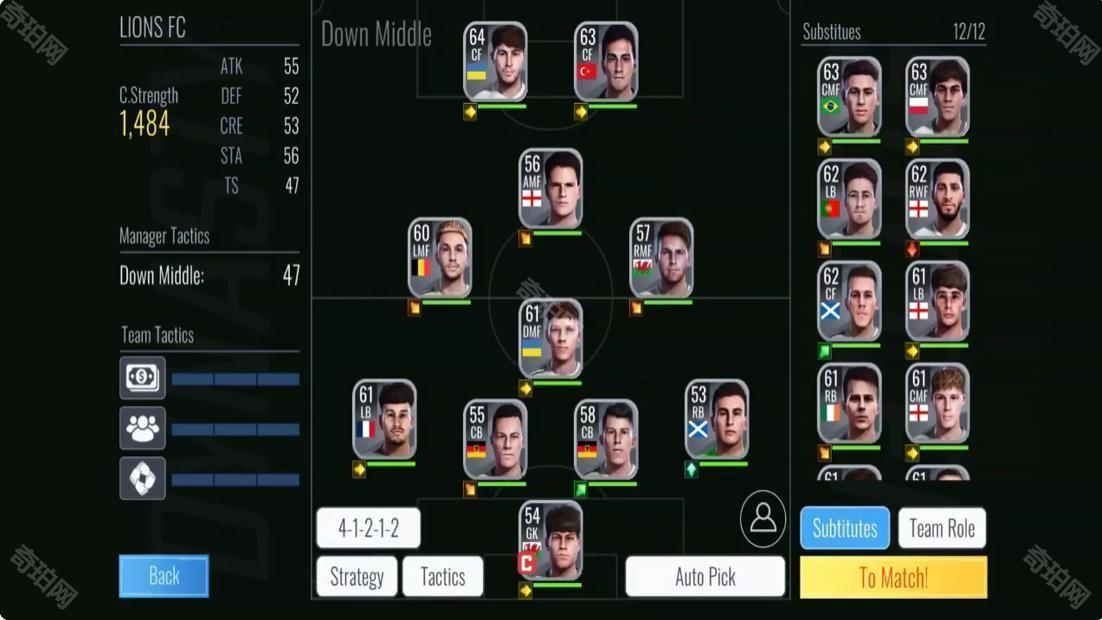Proceed with To Match! button

coord(893,577)
